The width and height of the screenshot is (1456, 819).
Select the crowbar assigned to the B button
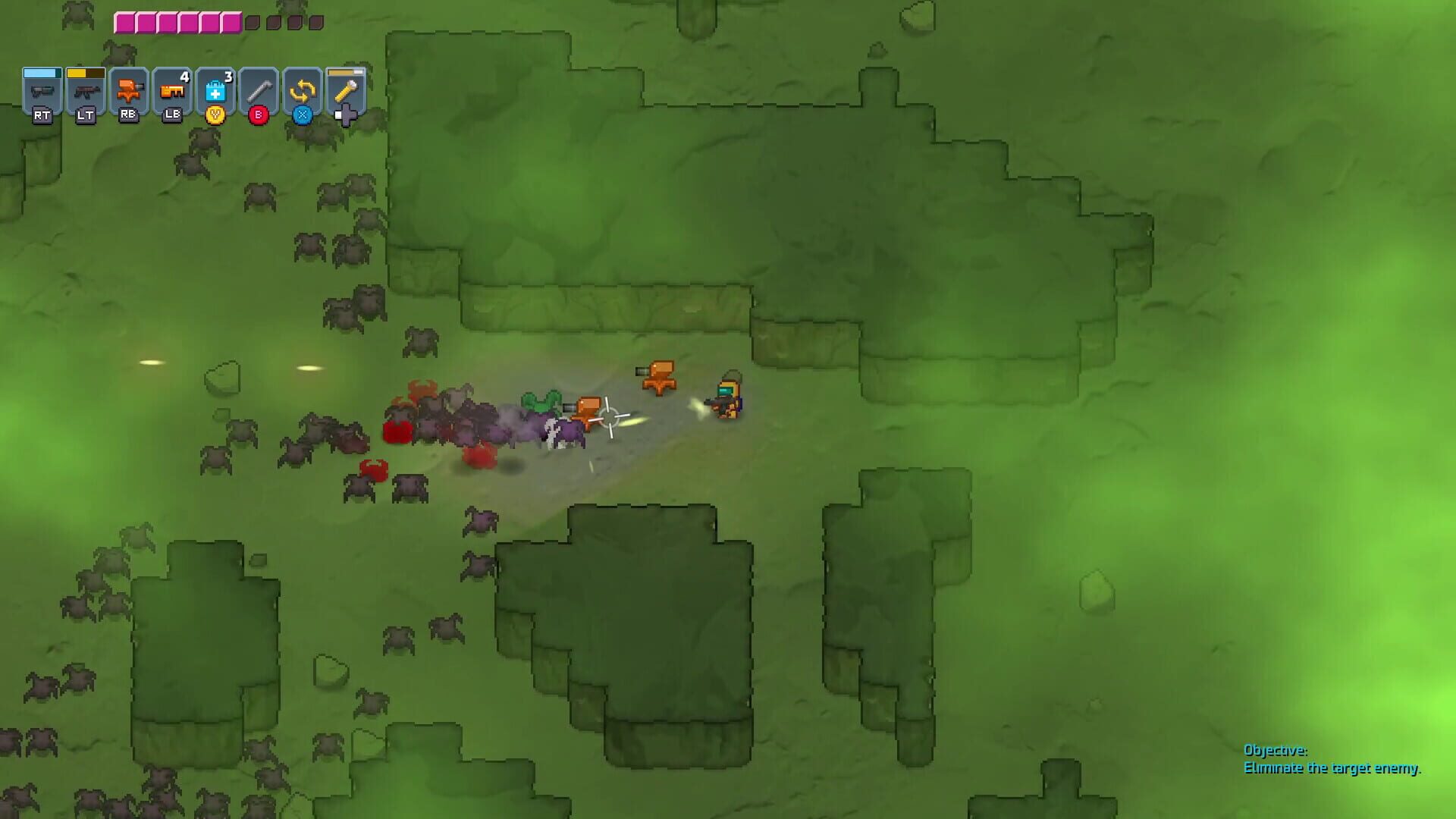[258, 89]
